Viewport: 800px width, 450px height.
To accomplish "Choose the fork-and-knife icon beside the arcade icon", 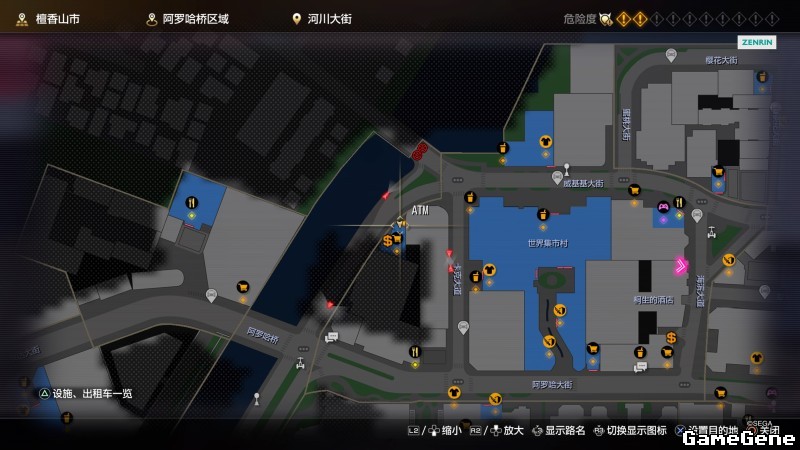I will click(679, 202).
